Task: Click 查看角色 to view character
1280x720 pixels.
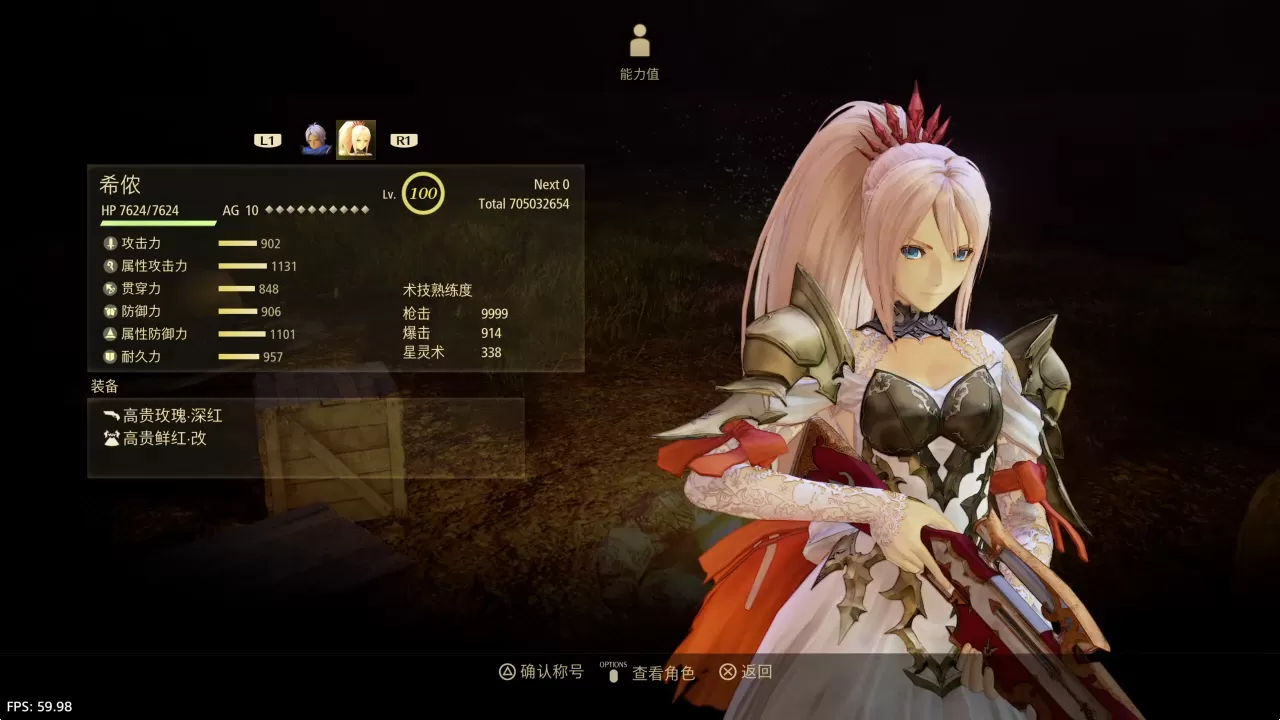Action: pos(664,672)
